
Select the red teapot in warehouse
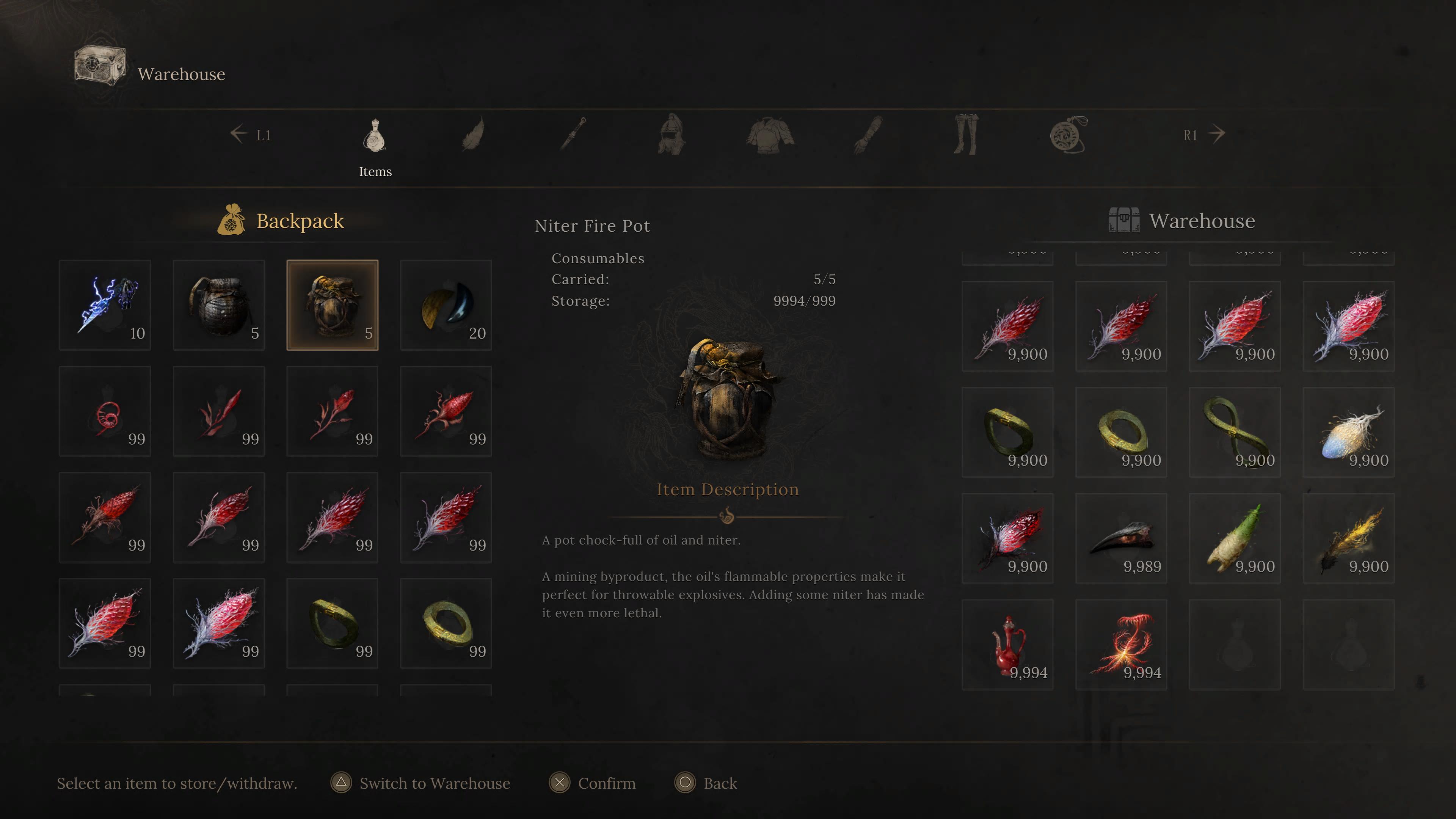tap(1008, 644)
